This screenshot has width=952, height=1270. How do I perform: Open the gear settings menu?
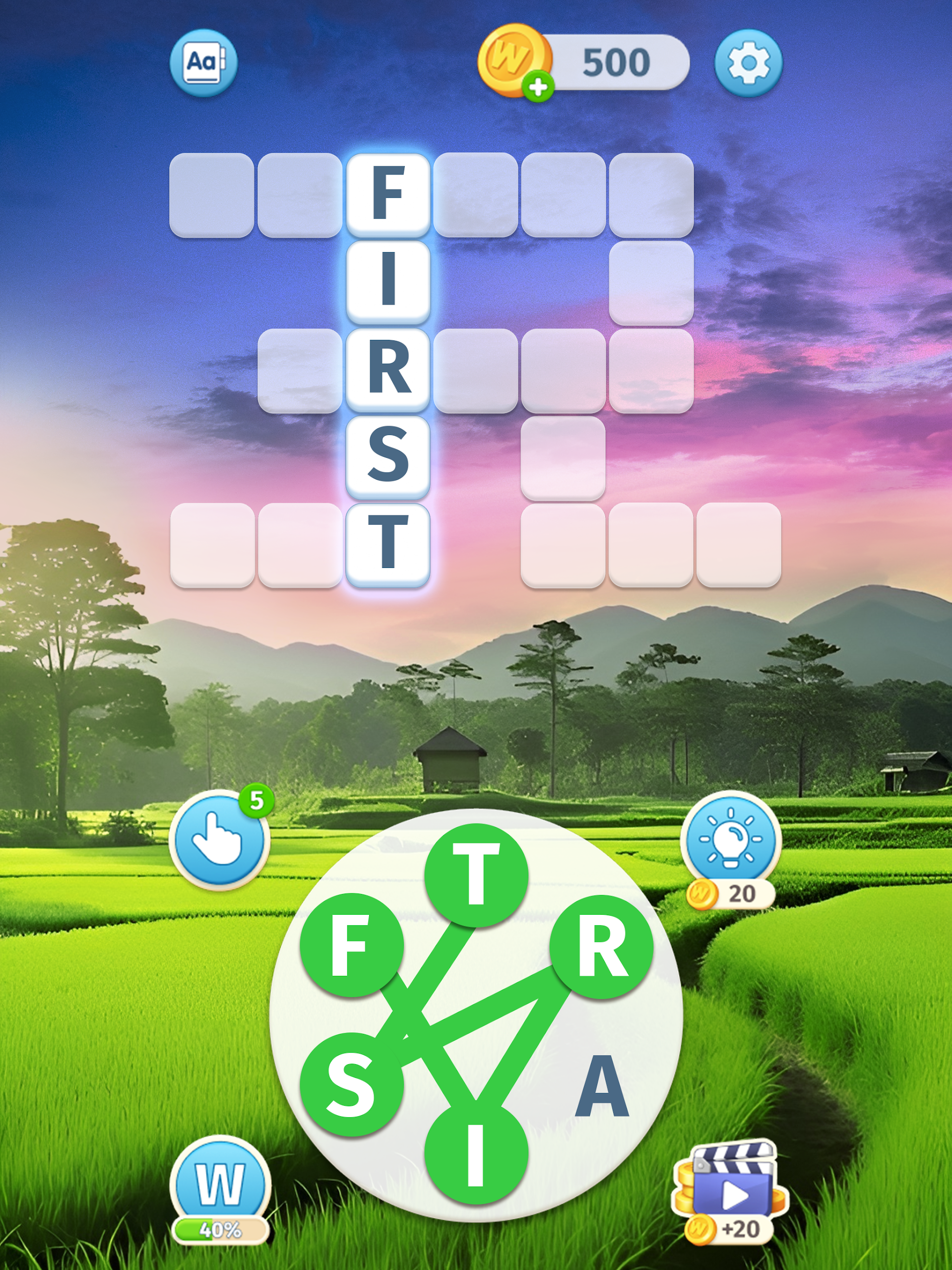(x=748, y=63)
